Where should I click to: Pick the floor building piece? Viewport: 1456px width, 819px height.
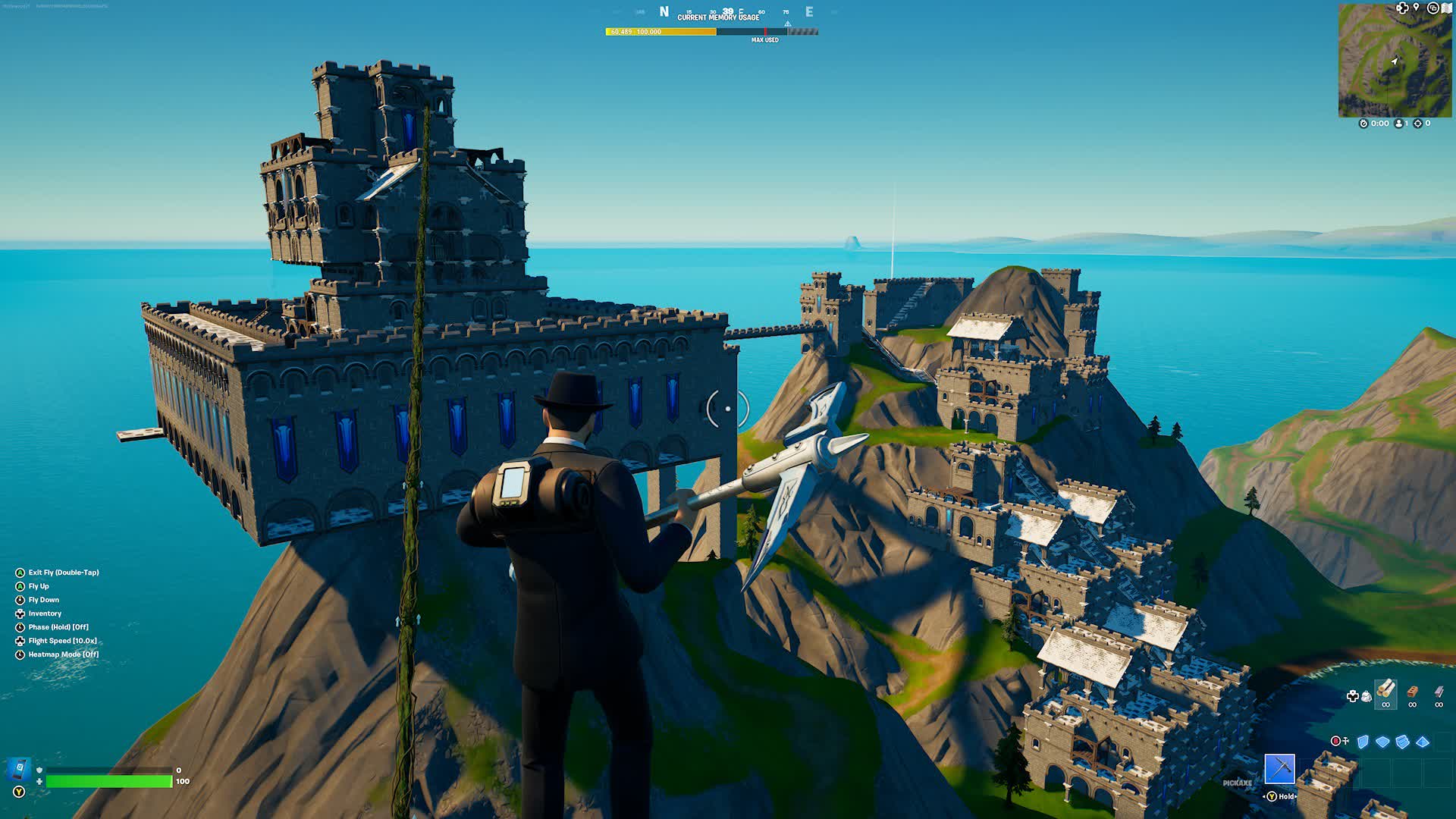1382,742
